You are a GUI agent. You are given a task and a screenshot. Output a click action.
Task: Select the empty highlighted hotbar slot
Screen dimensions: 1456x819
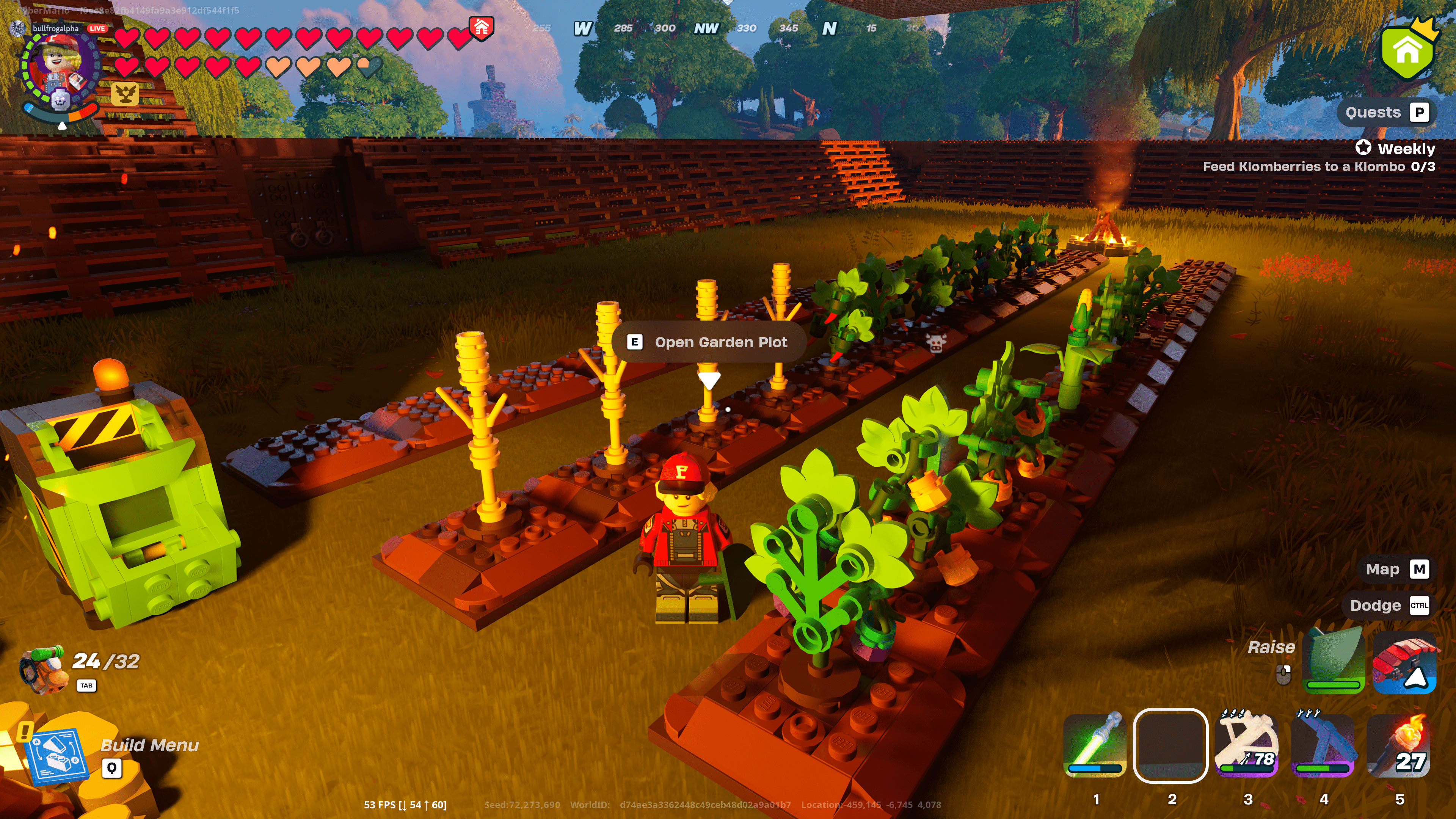[x=1170, y=745]
